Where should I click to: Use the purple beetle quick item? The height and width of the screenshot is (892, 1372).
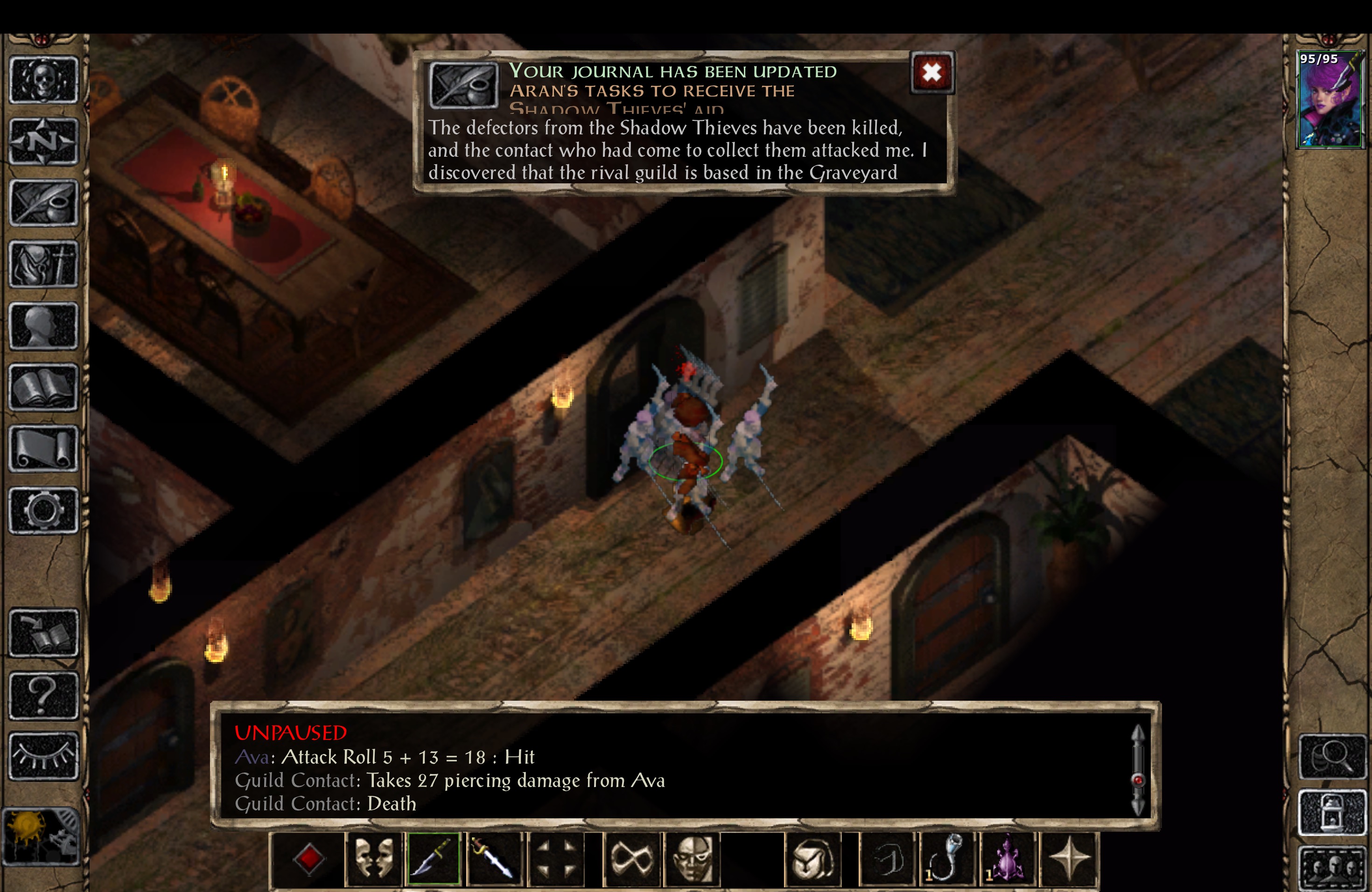[x=1009, y=858]
